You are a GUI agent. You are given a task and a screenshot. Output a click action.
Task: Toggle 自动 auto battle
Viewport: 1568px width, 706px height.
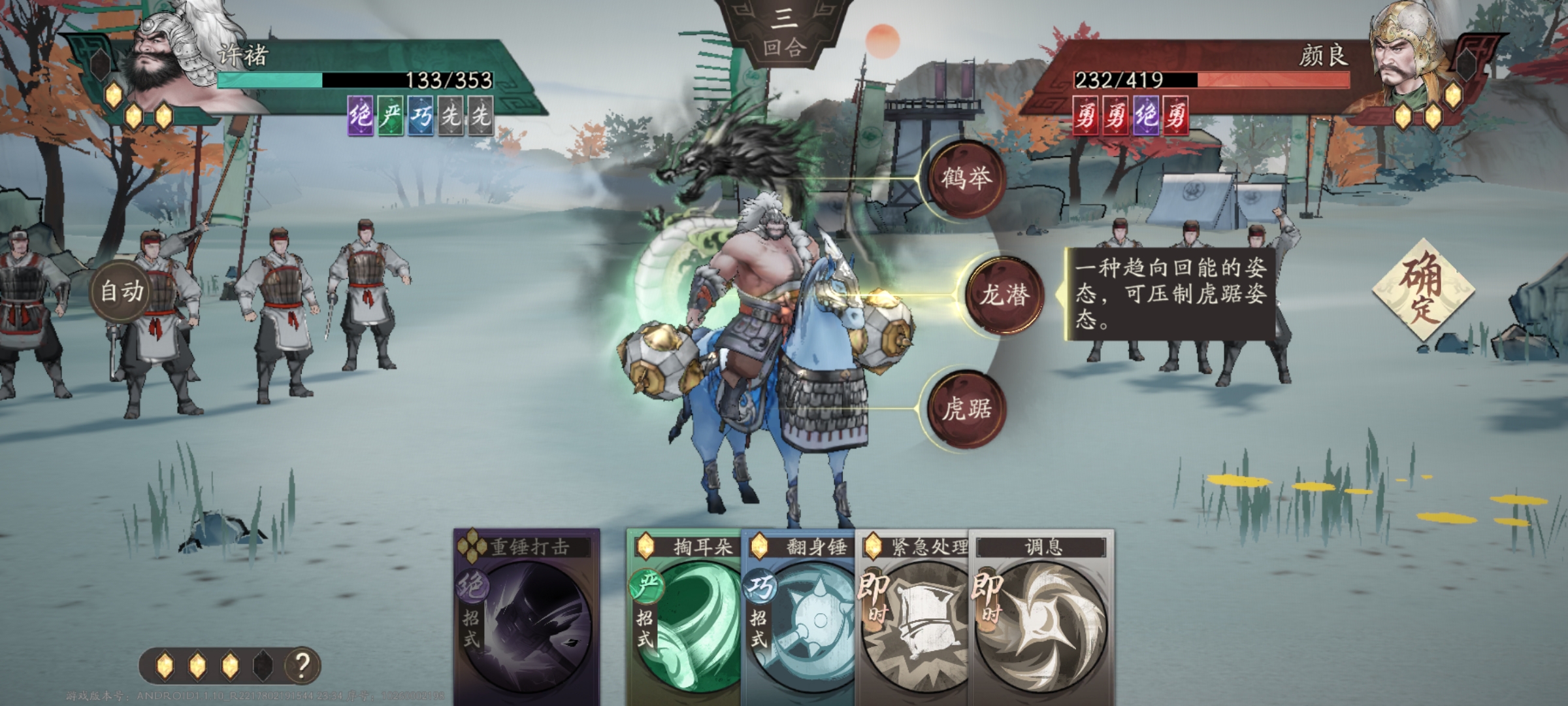(122, 291)
